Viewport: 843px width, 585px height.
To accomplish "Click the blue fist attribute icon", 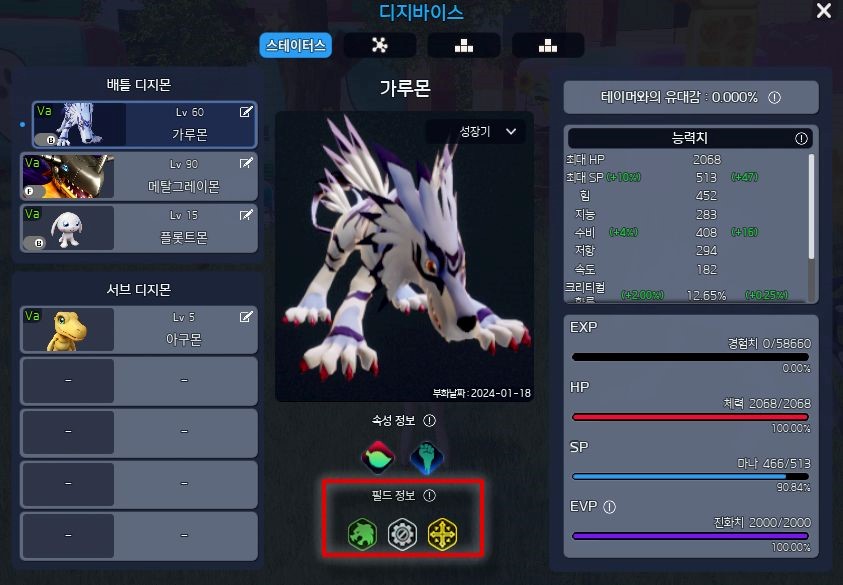I will 427,457.
